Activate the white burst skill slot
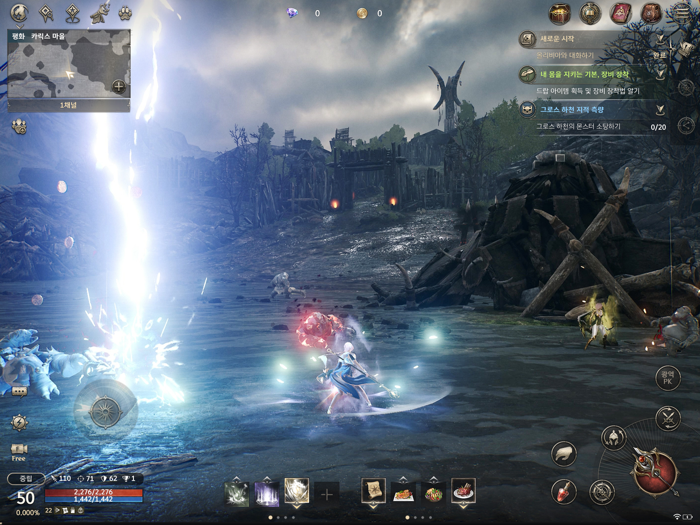700x525 pixels. 297,490
